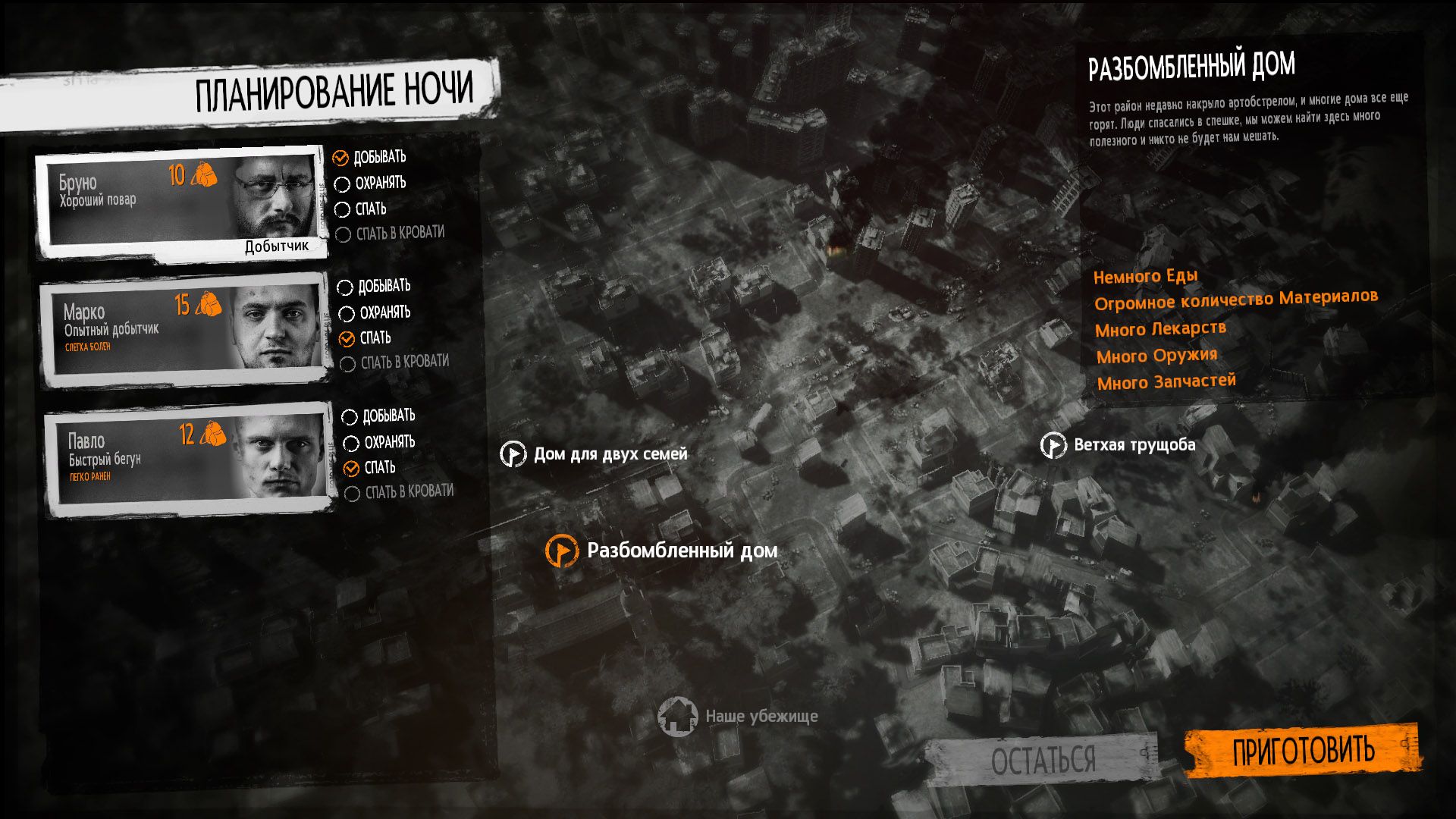Viewport: 1456px width, 819px height.
Task: Select Pavlo's character card
Action: 190,460
